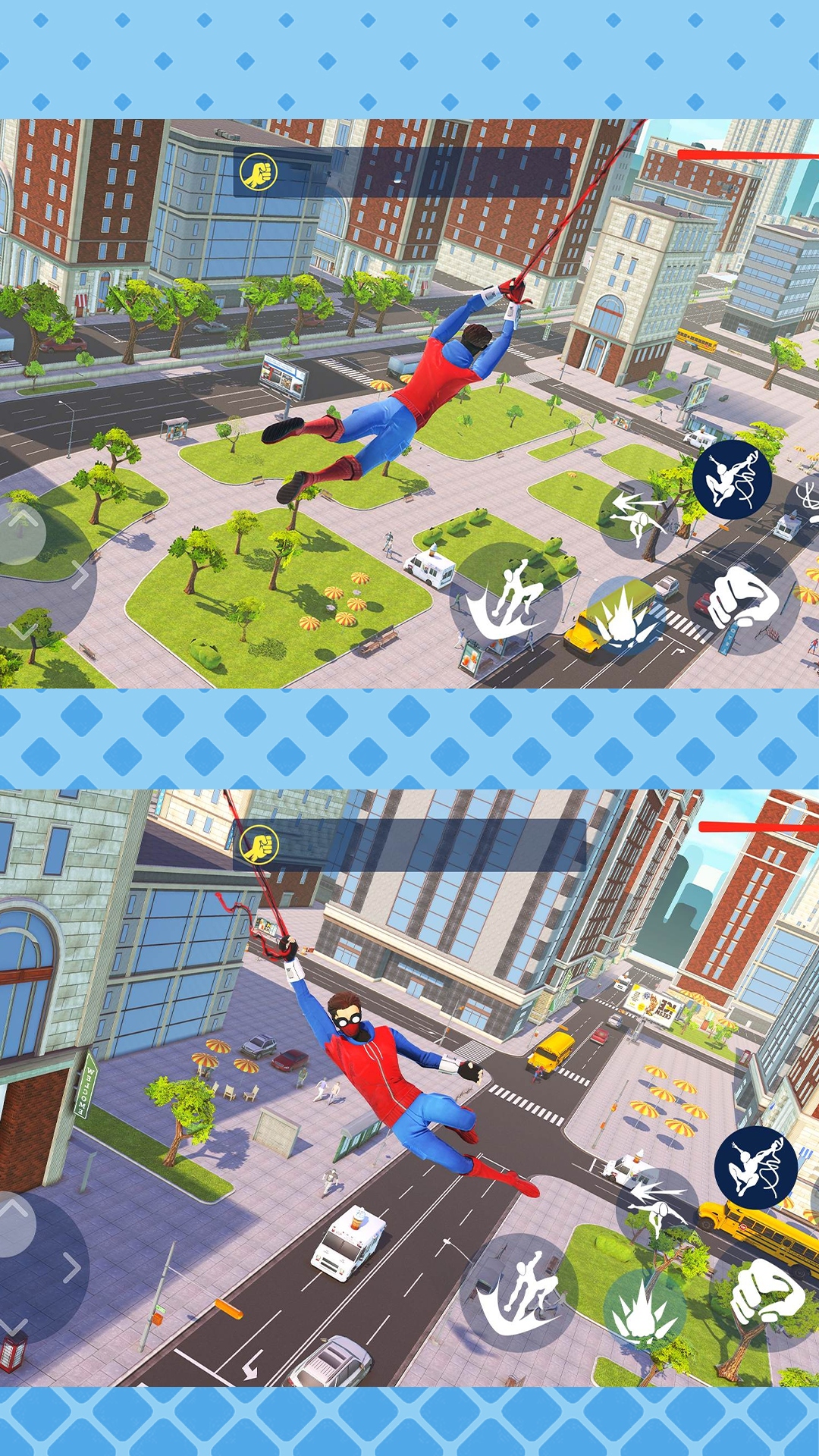Tap the joystick right arrow in the upper screenshot
This screenshot has width=819, height=1456.
pyautogui.click(x=79, y=575)
